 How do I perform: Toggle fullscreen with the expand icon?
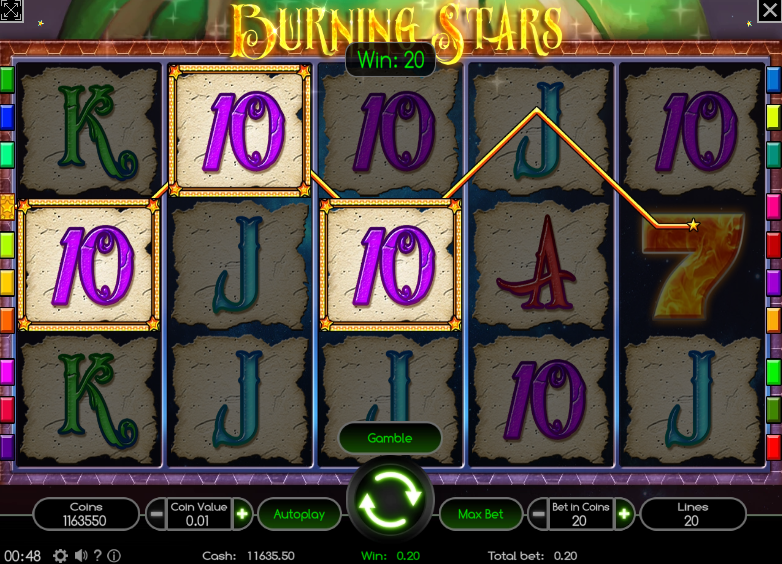click(12, 11)
